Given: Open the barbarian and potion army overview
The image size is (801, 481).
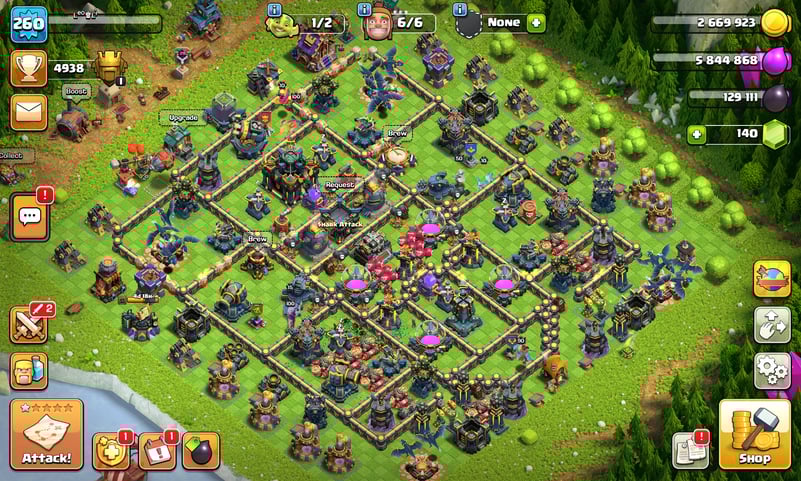Looking at the screenshot, I should tap(28, 370).
